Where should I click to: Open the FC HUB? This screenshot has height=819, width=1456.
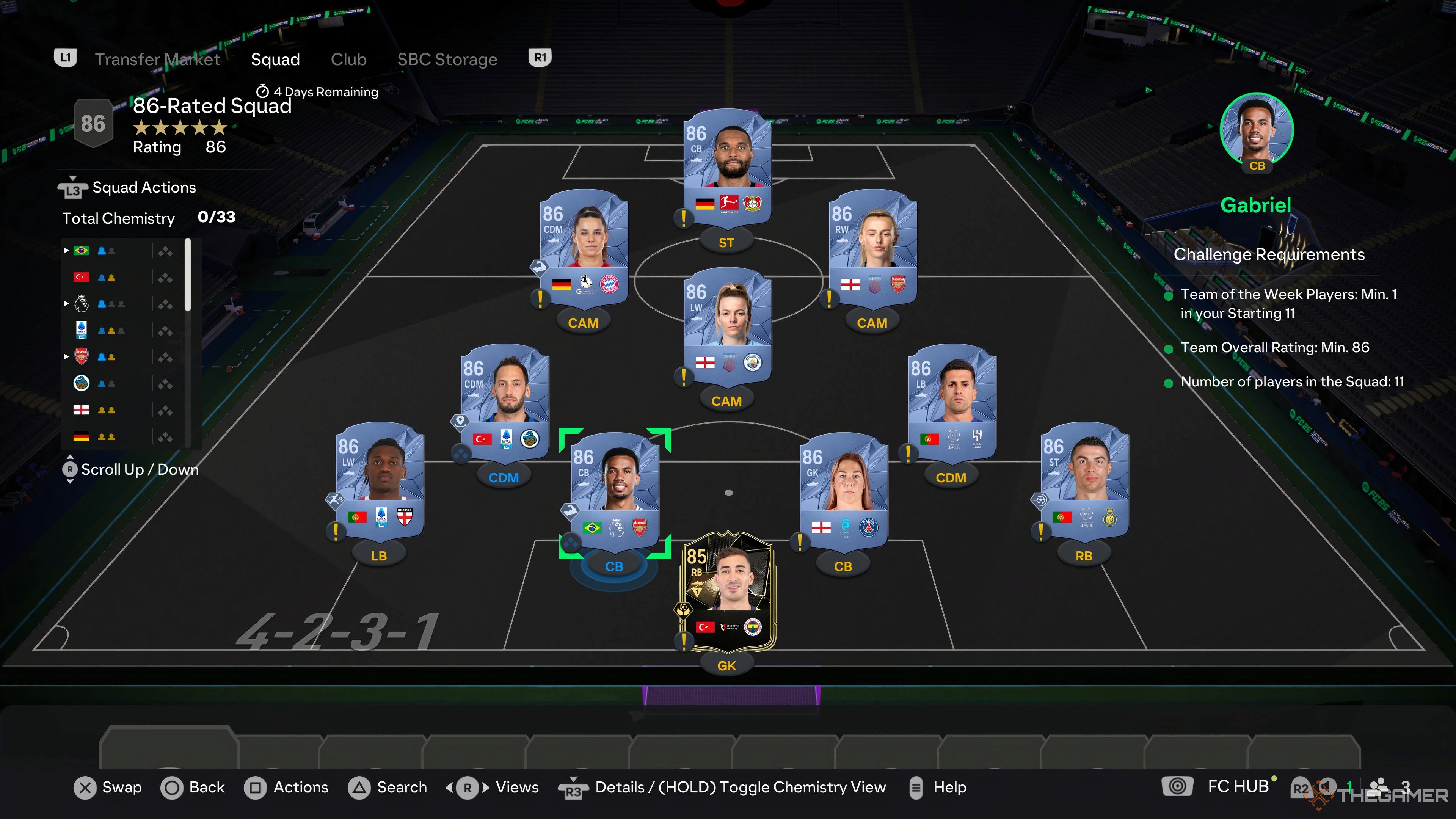click(x=1238, y=787)
